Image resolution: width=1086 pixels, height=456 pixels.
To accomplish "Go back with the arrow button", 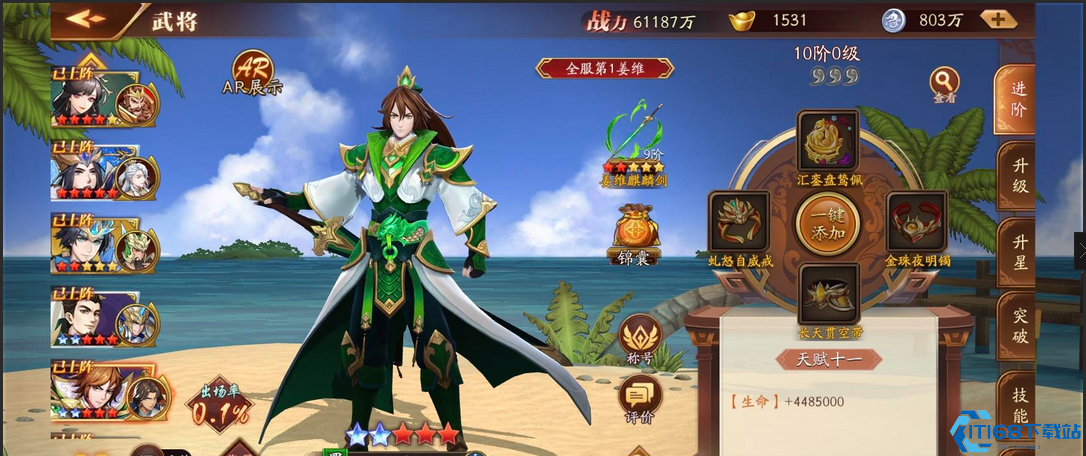I will click(x=85, y=19).
